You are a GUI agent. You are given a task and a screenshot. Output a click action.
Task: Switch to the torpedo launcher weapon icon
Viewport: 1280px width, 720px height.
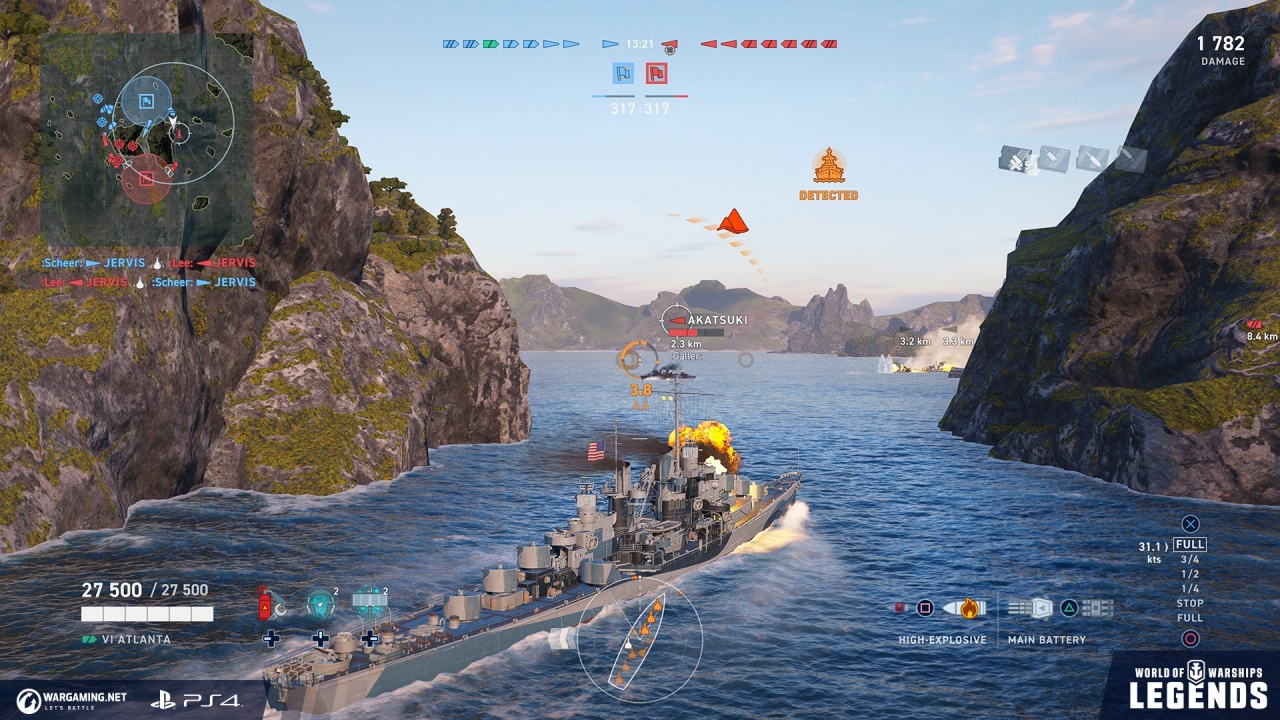[1097, 608]
